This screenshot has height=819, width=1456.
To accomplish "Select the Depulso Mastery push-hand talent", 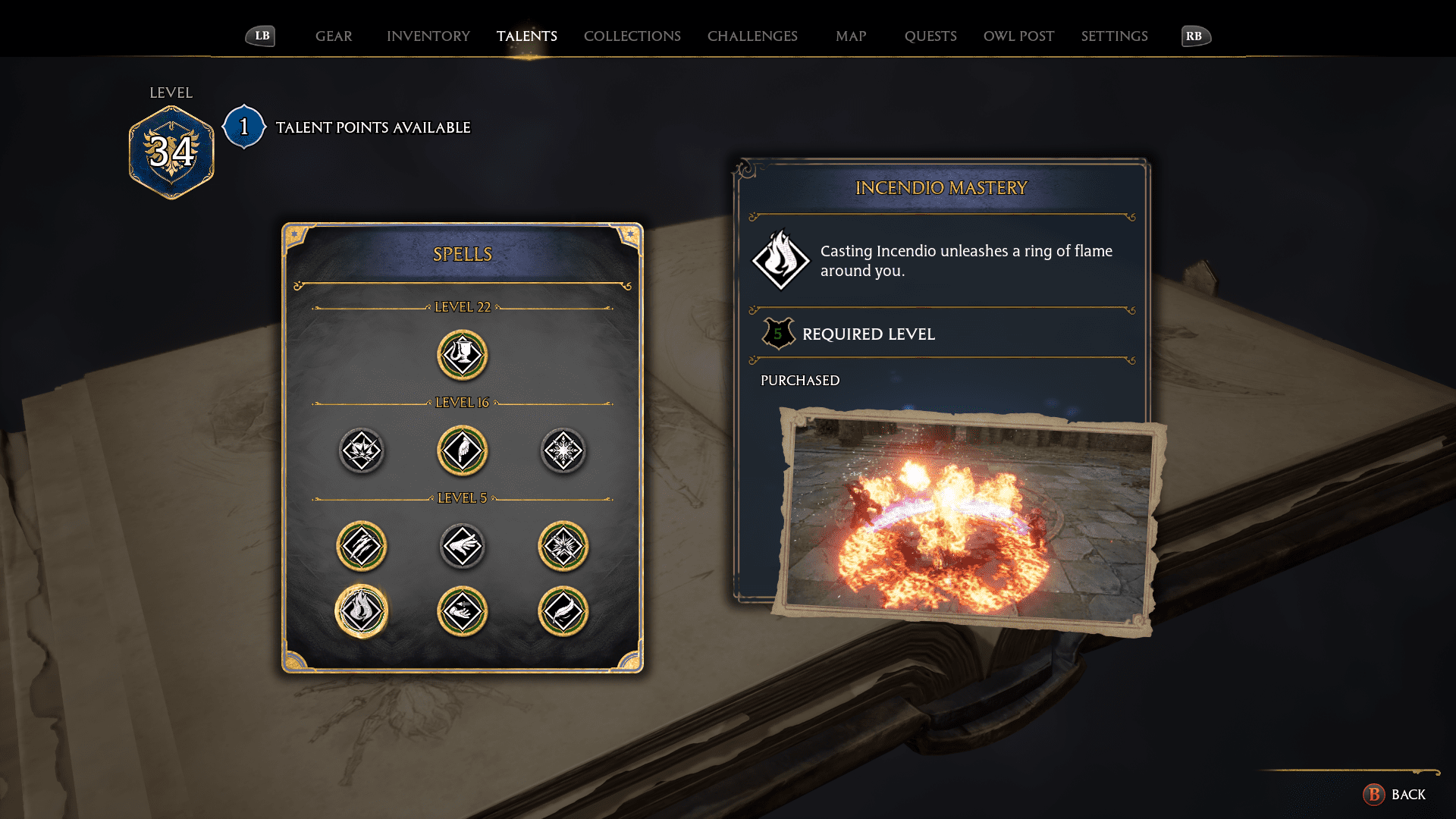I will click(462, 544).
